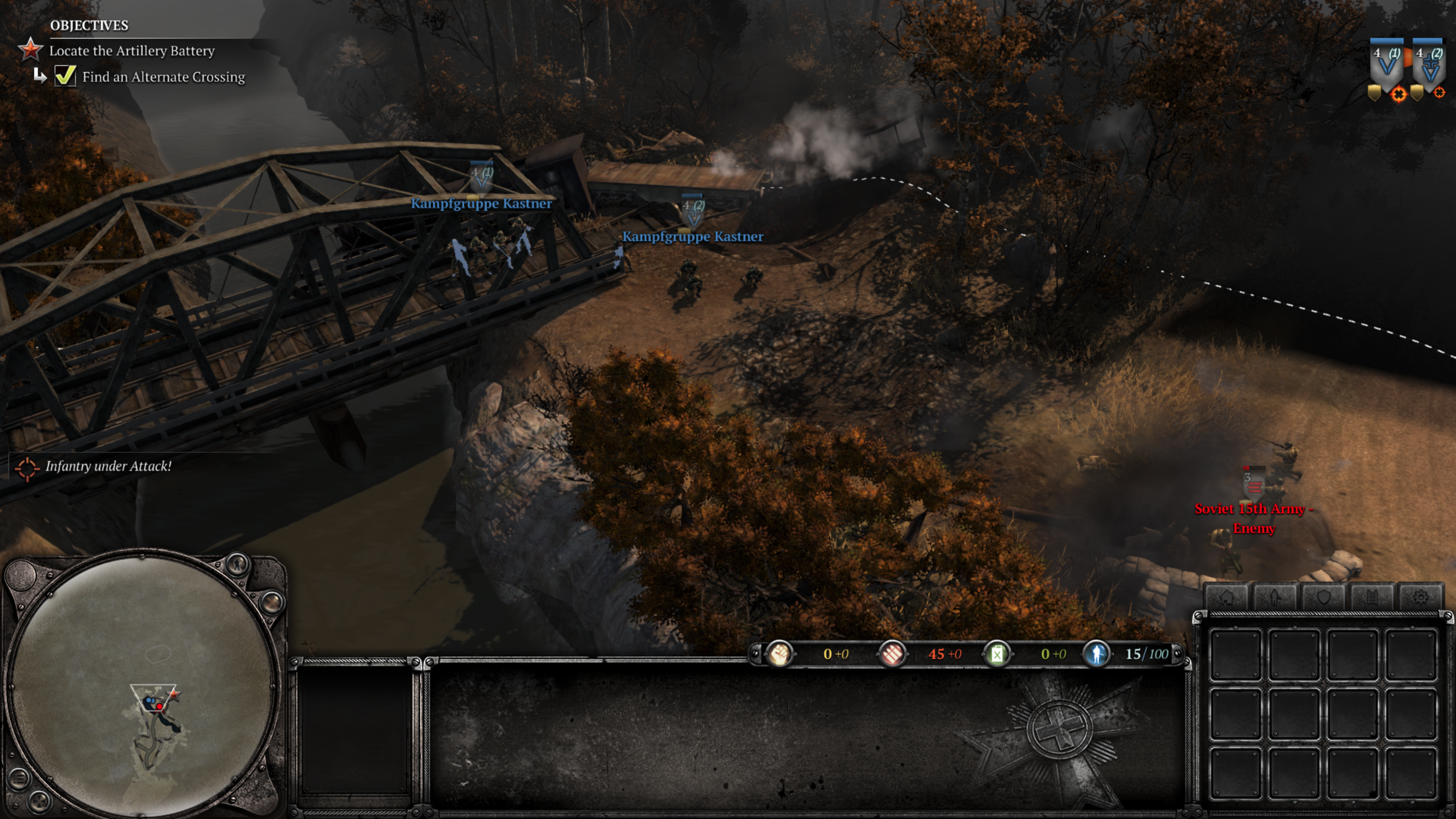Open the list-icon menu button below minimap

(x=18, y=779)
